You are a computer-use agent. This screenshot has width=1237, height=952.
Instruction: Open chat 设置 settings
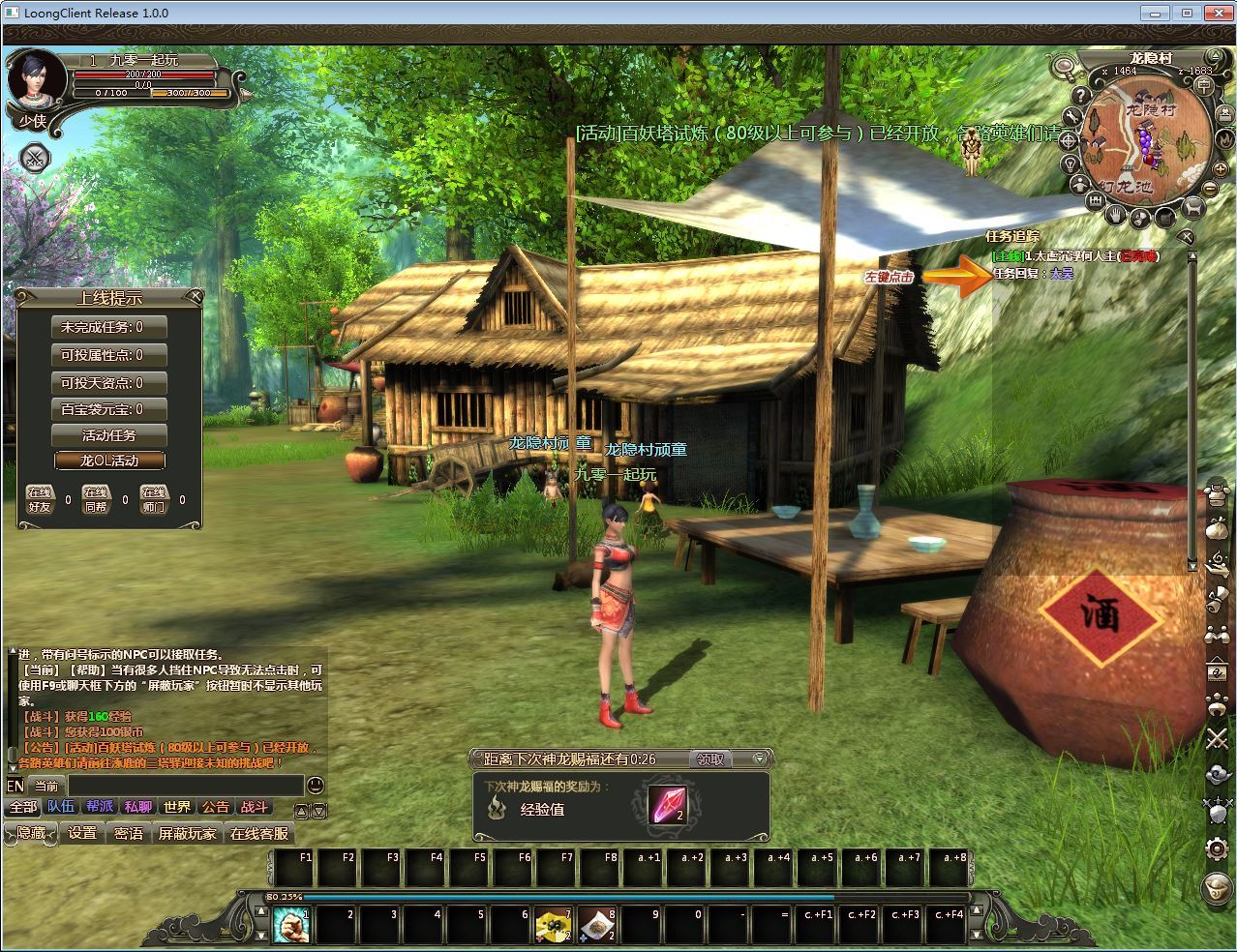pos(82,833)
